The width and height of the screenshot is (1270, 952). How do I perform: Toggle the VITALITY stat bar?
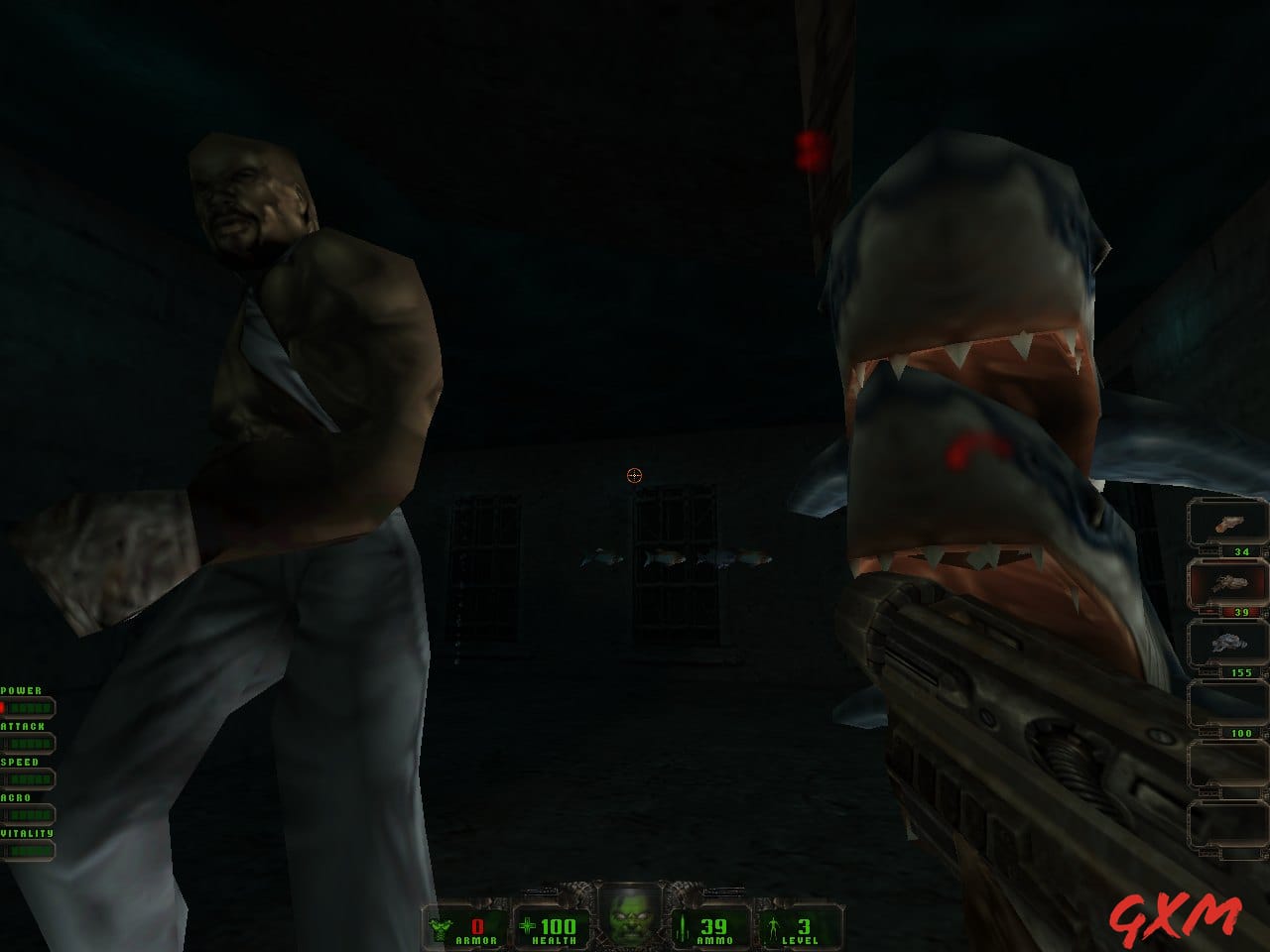30,850
